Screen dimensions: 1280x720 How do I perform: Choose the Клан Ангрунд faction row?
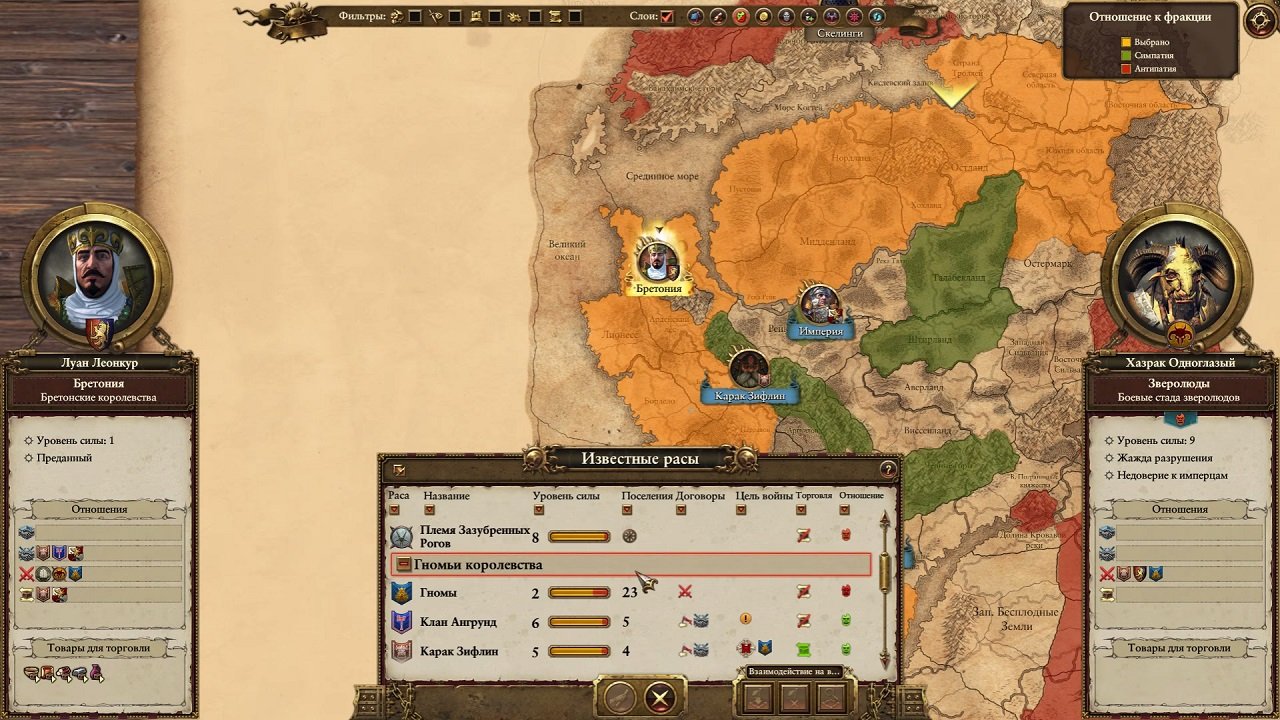pyautogui.click(x=500, y=622)
